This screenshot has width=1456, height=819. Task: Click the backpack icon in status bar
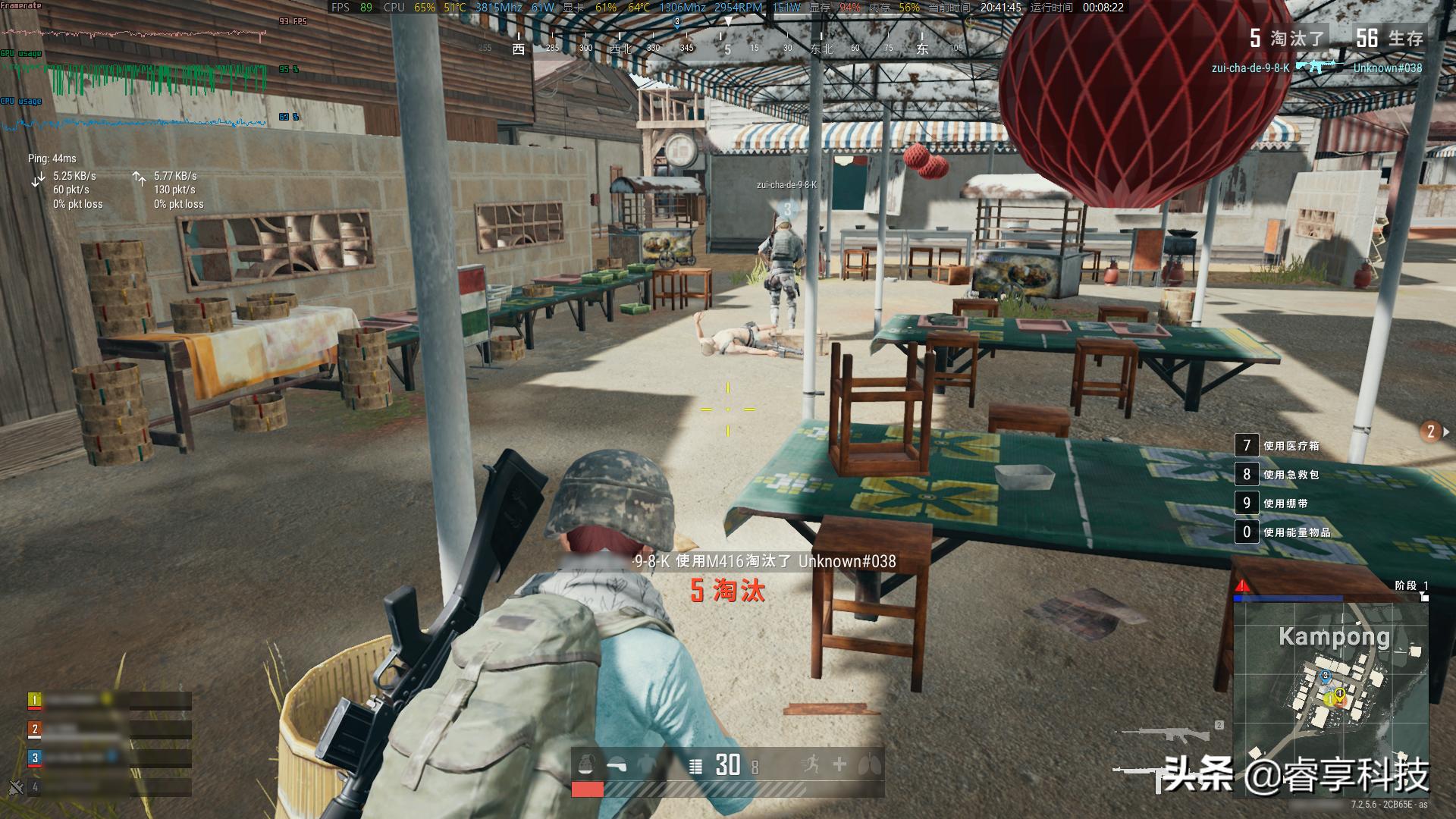586,765
